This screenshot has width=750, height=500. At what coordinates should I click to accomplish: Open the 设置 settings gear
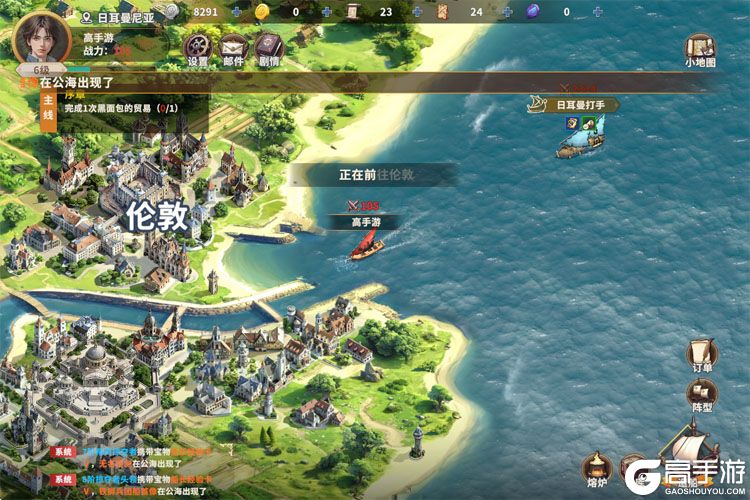(198, 46)
